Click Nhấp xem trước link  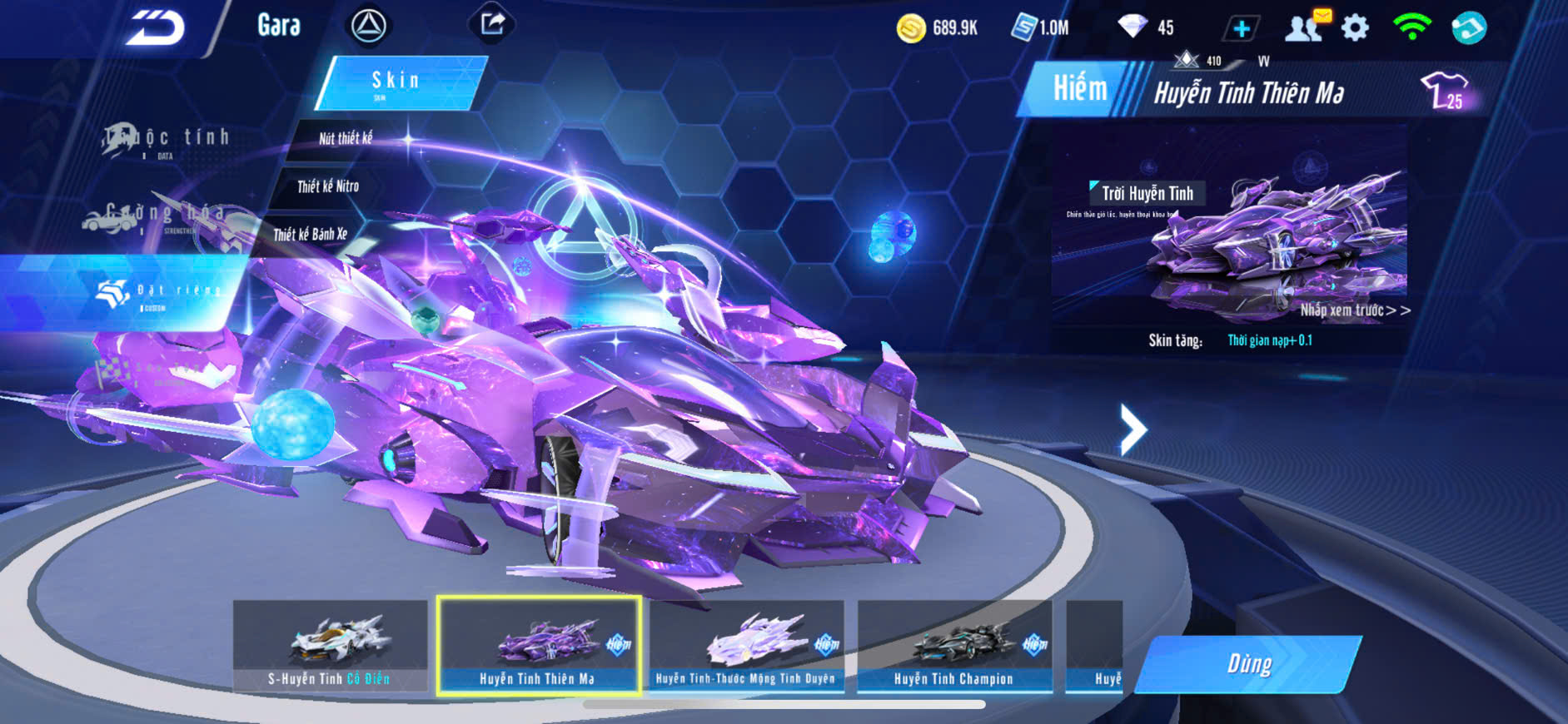point(1355,310)
